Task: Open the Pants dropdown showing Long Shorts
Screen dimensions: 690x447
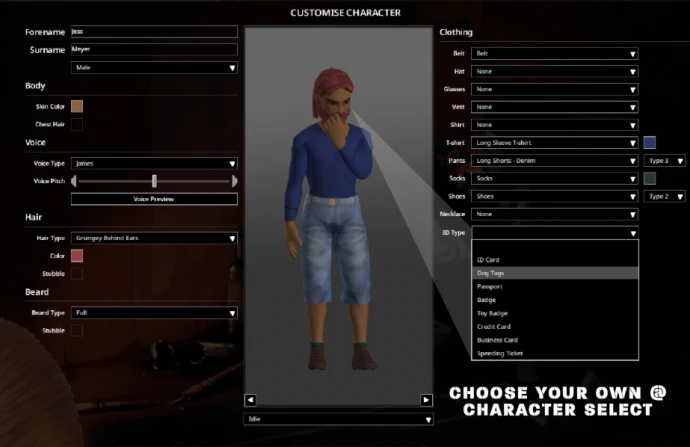Action: click(554, 161)
